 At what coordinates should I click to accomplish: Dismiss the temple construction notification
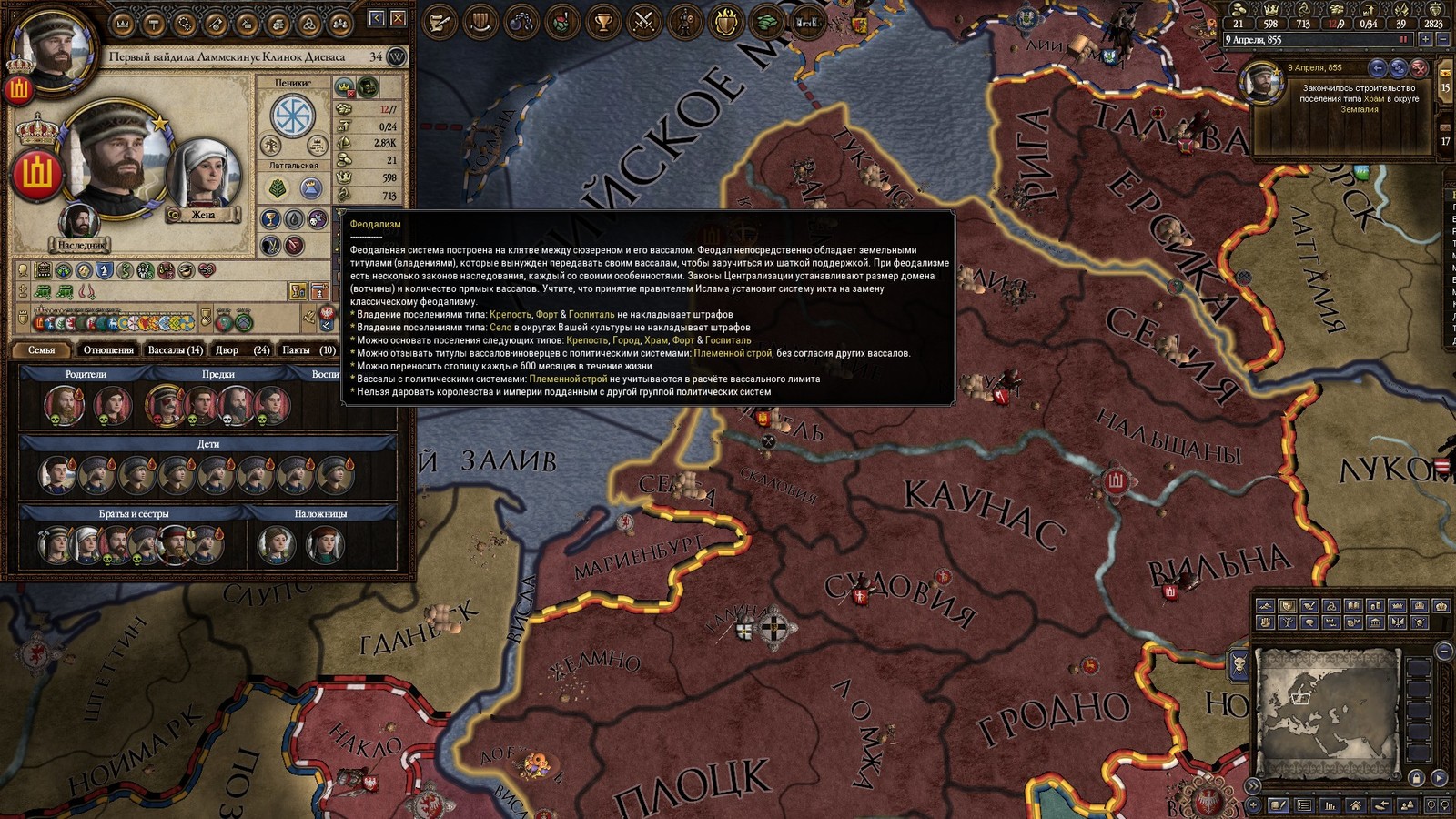[x=1419, y=68]
